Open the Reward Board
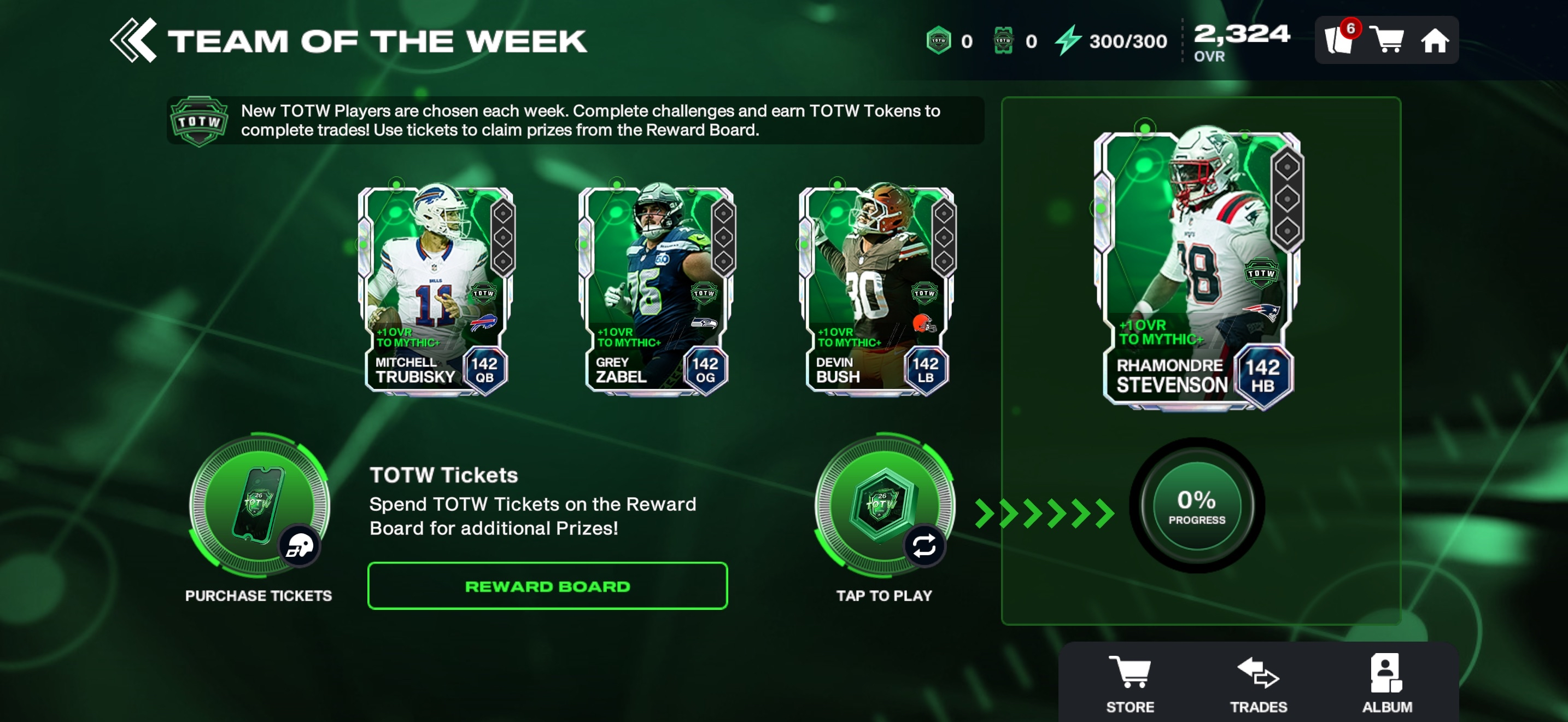1568x722 pixels. (x=547, y=586)
